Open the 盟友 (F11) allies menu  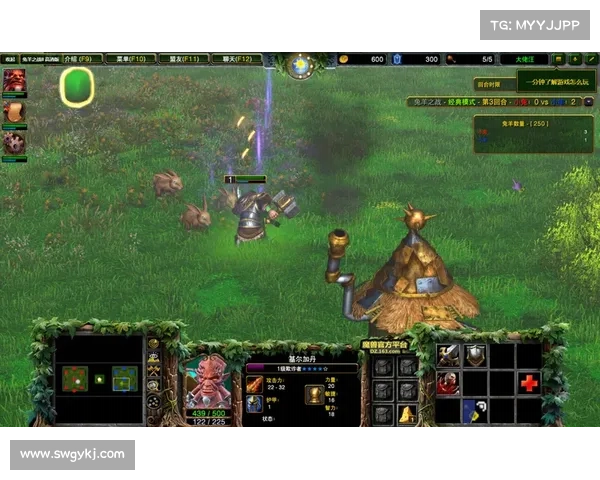(x=181, y=59)
